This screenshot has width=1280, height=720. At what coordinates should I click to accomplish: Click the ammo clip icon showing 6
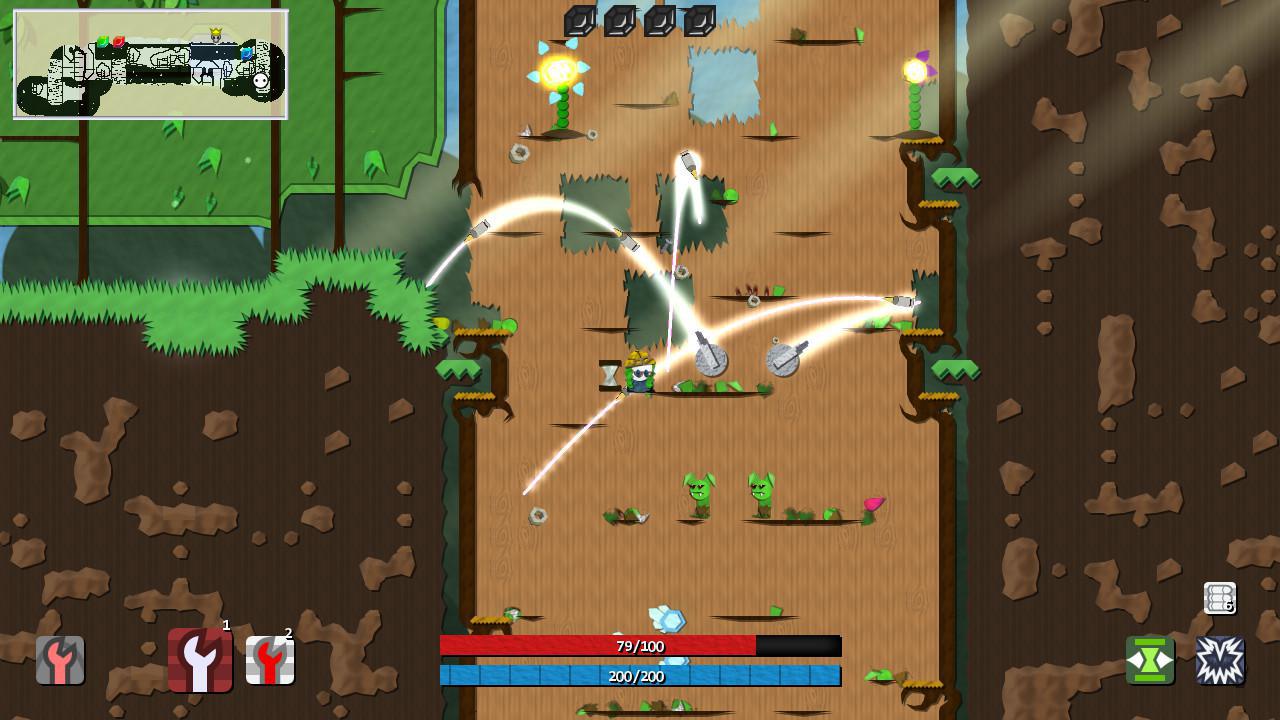pos(1219,599)
